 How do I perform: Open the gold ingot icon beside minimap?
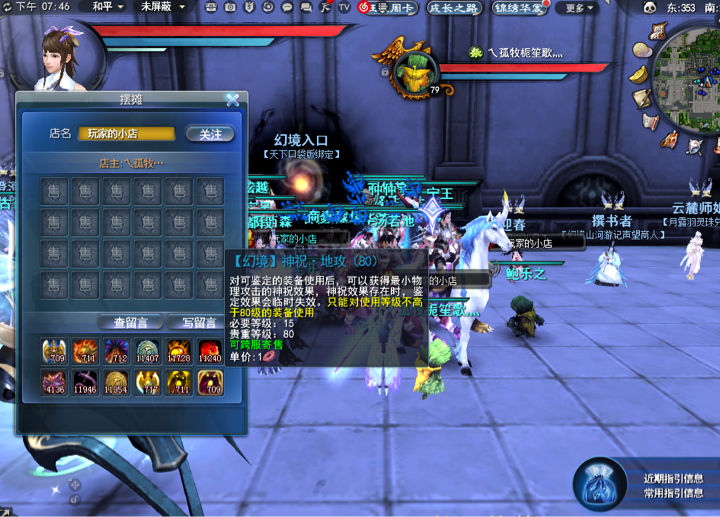[638, 74]
